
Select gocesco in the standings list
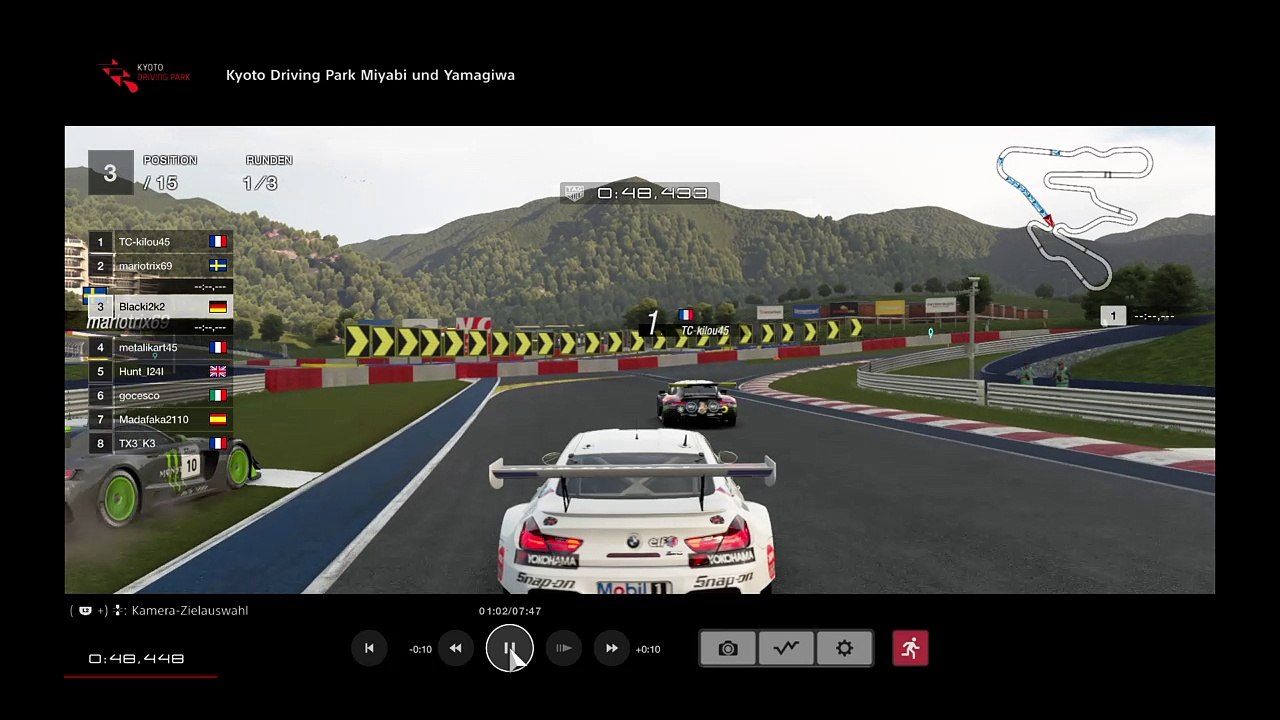pyautogui.click(x=160, y=396)
